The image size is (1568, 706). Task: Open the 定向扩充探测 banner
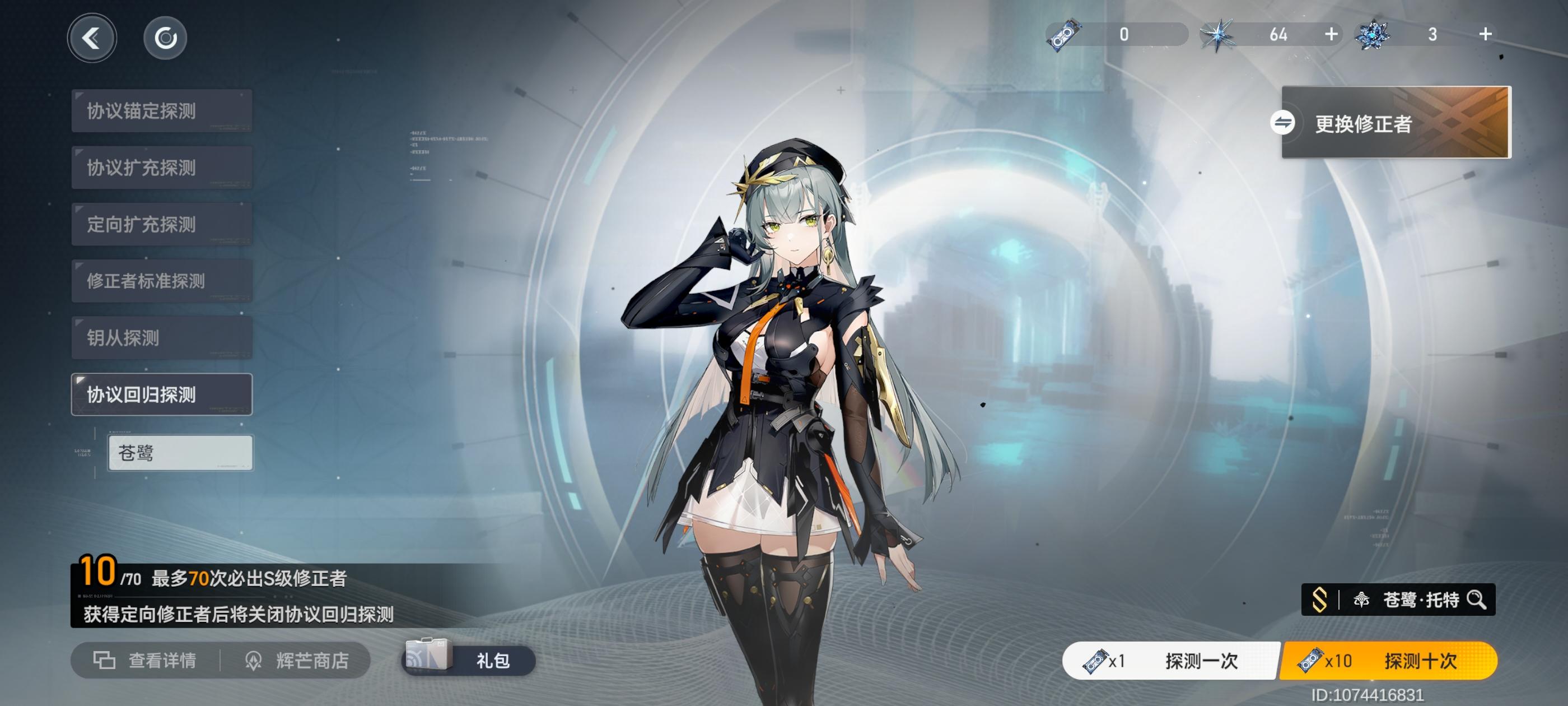click(x=161, y=224)
